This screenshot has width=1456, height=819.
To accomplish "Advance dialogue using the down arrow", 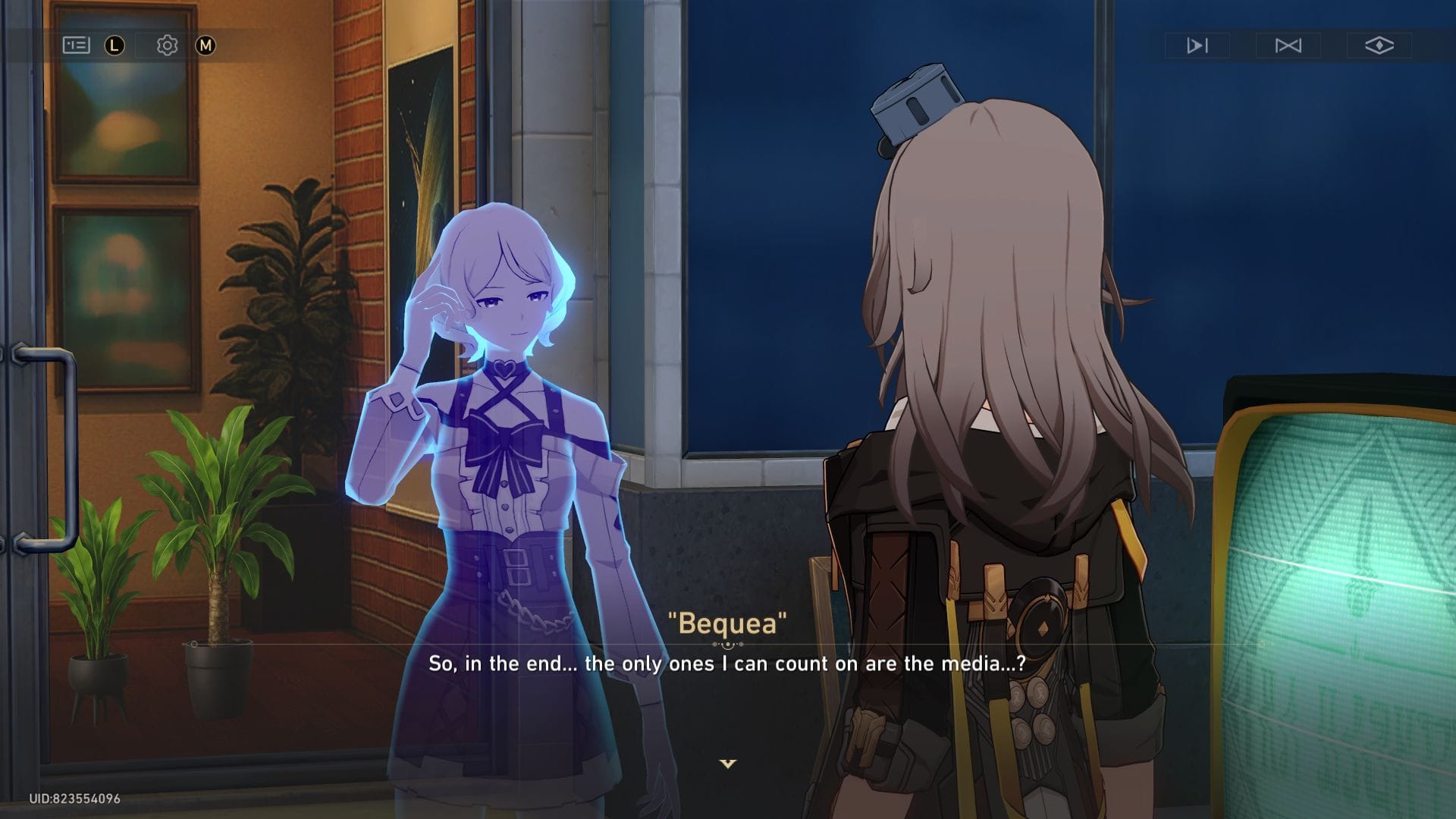I will tap(728, 764).
